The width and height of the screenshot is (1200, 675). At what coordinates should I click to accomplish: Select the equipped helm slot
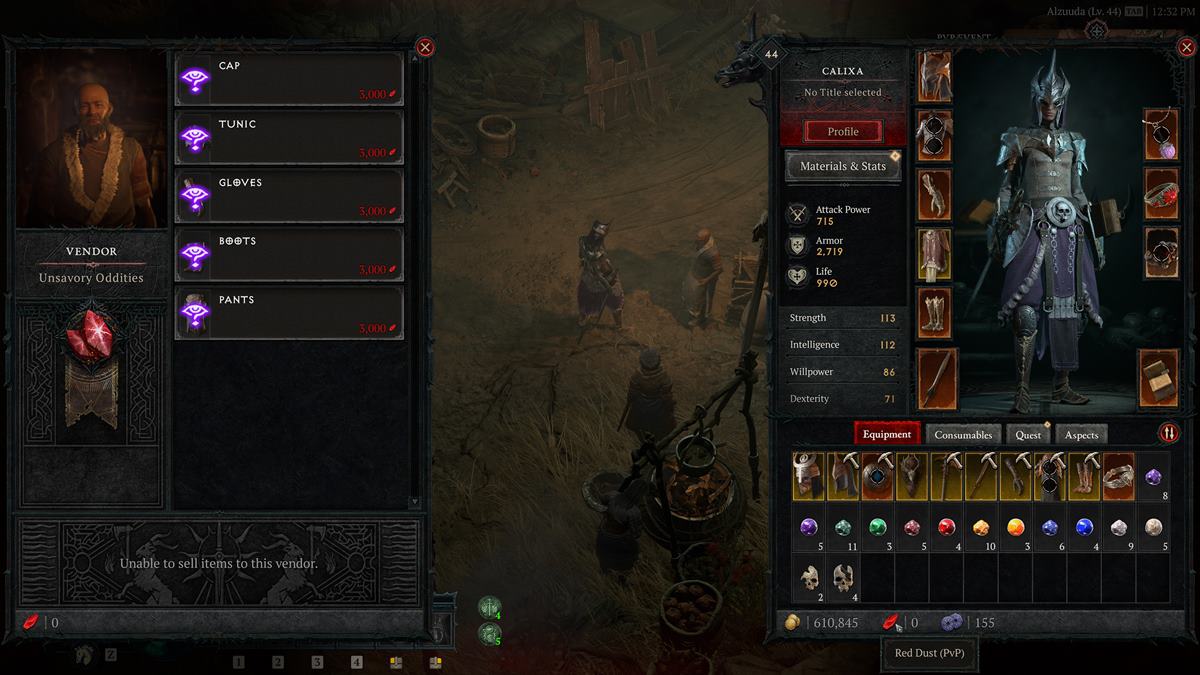[x=937, y=75]
